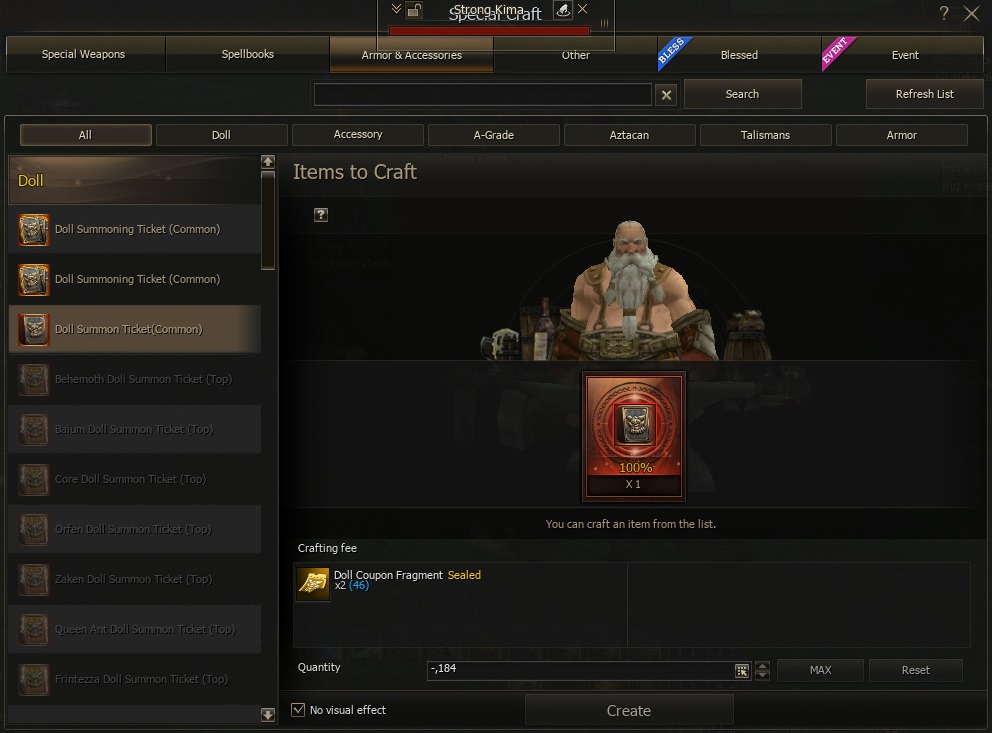Screen dimensions: 992x733
Task: Select Behemoth Doll Summon Ticket (Top)
Action: tap(134, 379)
